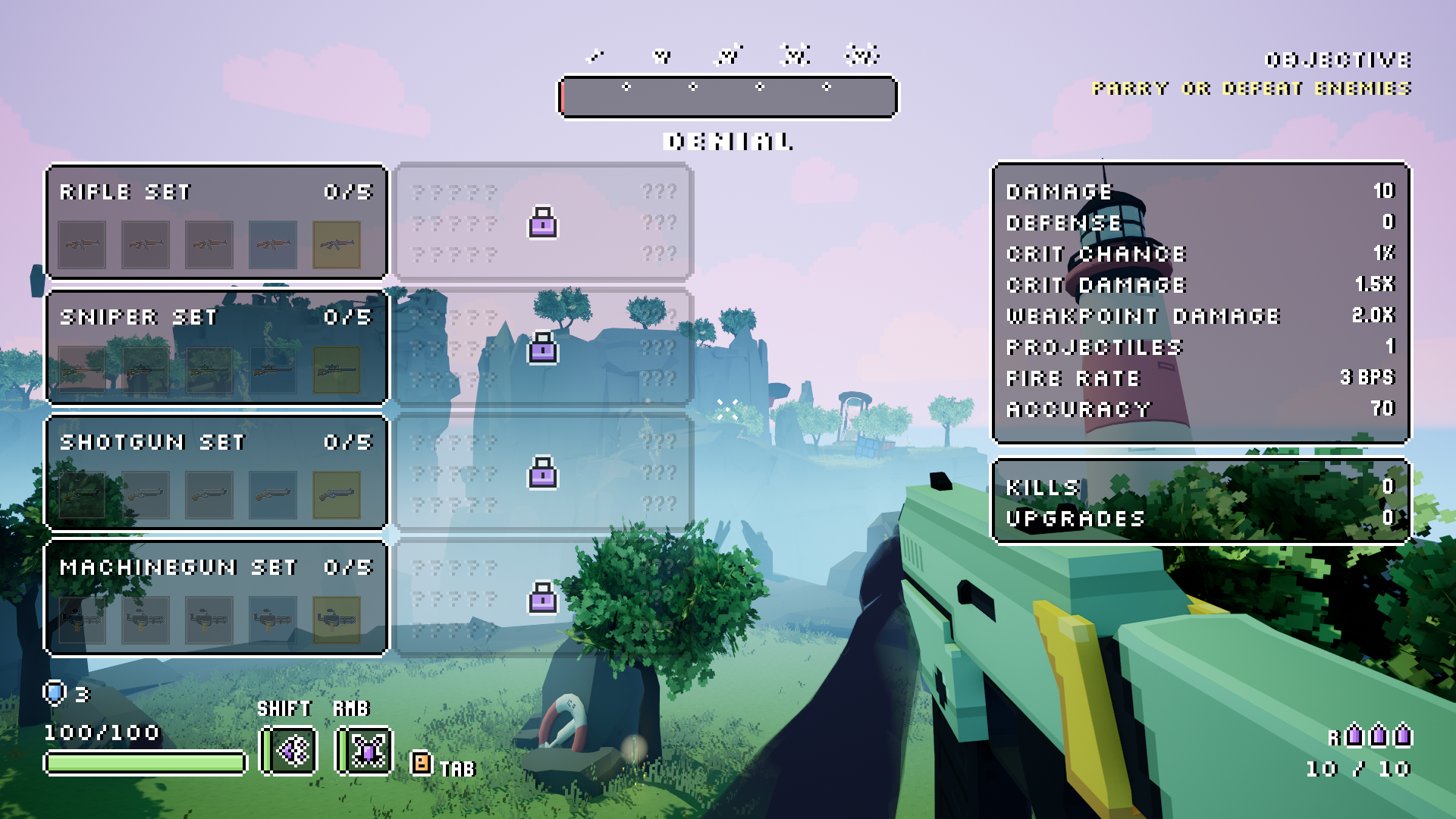This screenshot has height=819, width=1456.
Task: Activate the dash ability icon under SHIFT
Action: tap(289, 751)
